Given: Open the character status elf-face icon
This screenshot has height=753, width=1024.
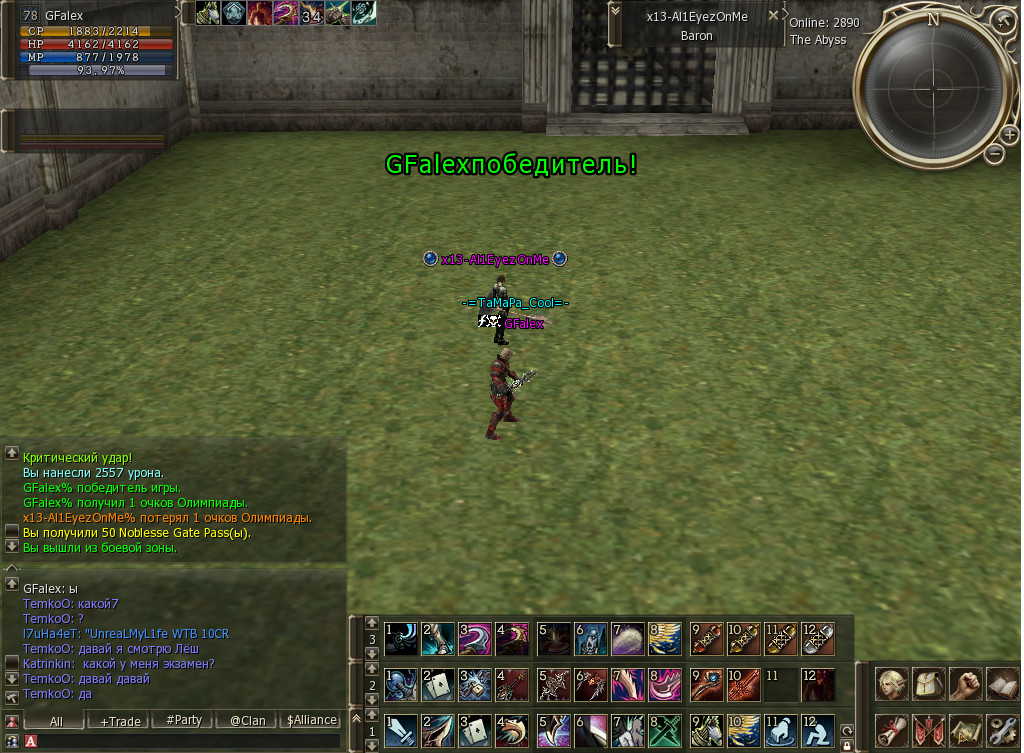Looking at the screenshot, I should point(890,684).
